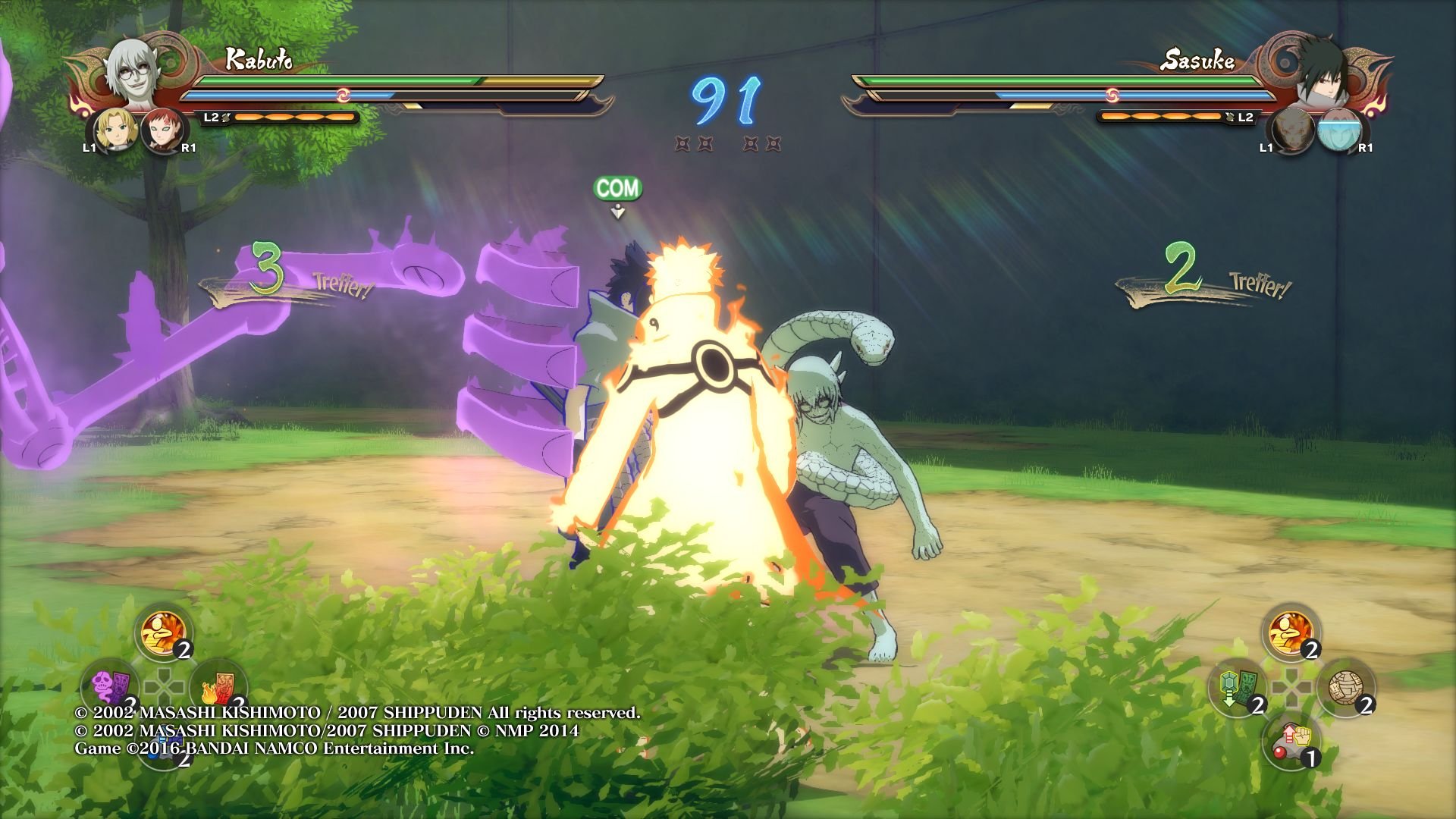Select the attack boost item on Kabuto's item wheel
The image size is (1456, 819).
click(x=162, y=633)
